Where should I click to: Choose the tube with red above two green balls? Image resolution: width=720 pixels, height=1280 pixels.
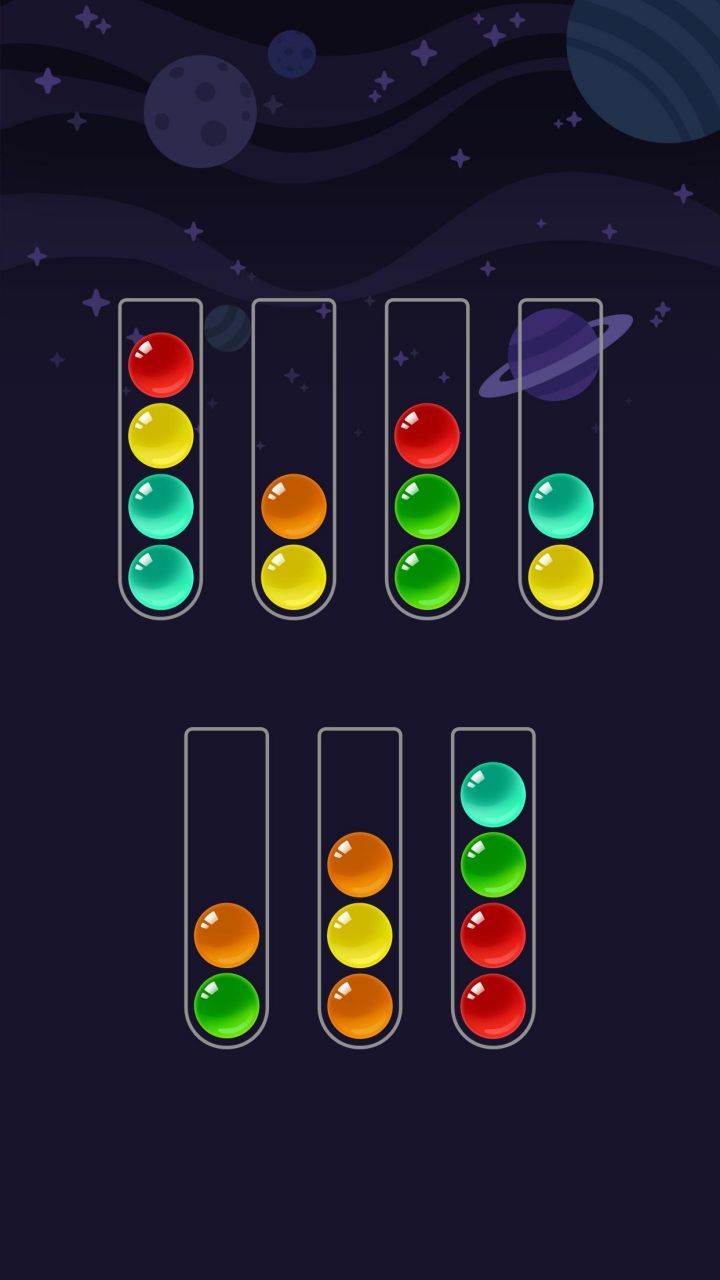427,460
